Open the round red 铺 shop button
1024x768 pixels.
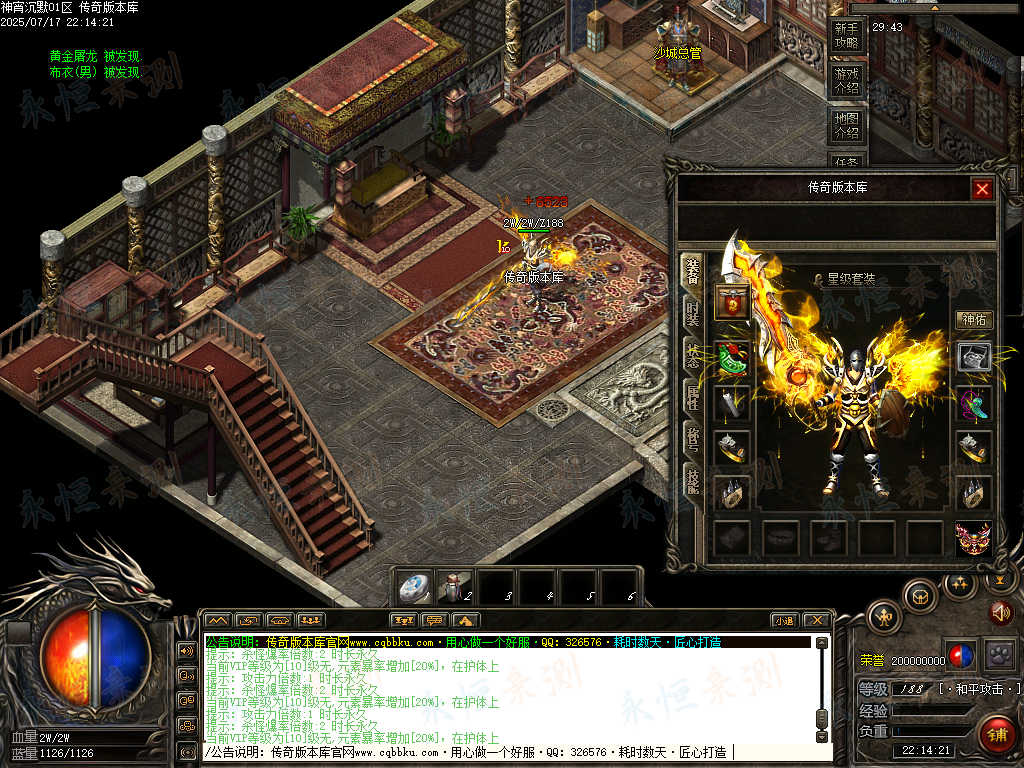[x=997, y=735]
